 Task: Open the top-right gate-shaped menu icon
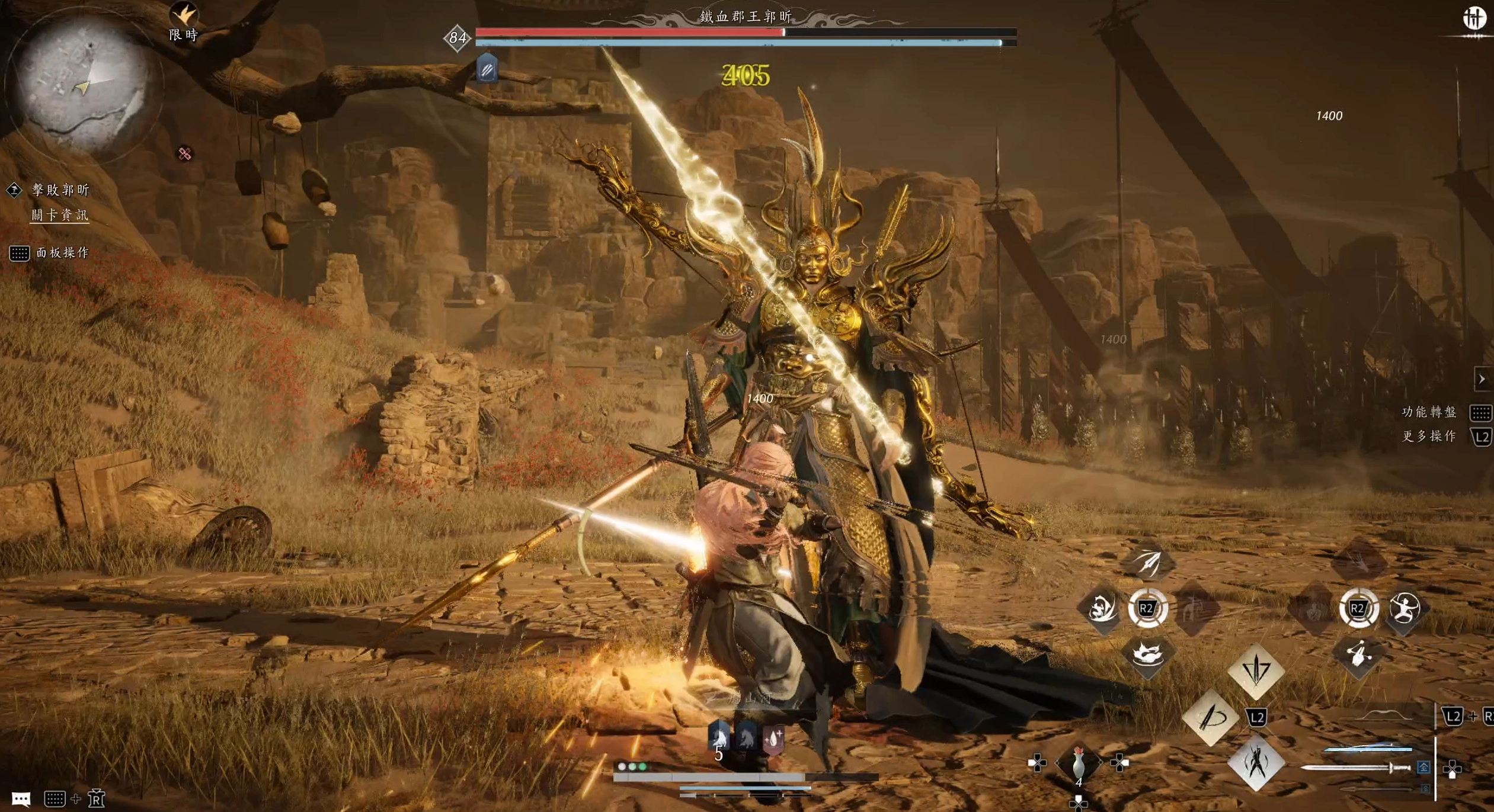(1474, 19)
